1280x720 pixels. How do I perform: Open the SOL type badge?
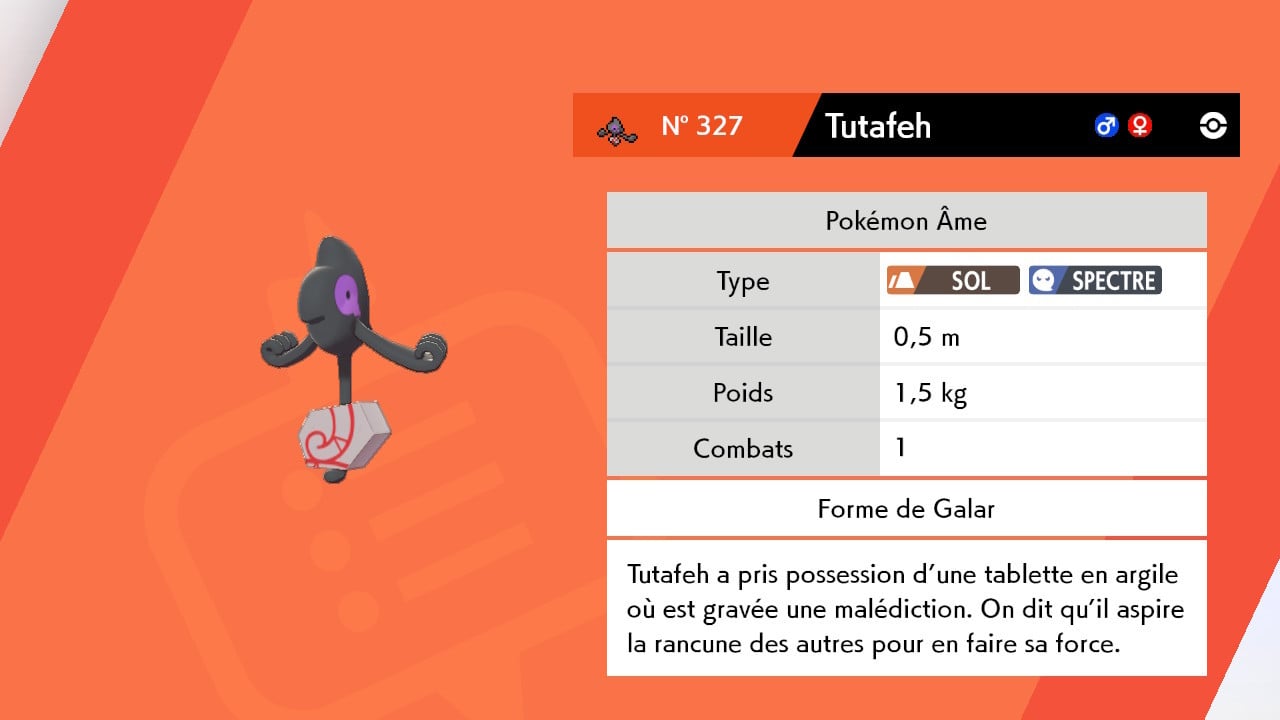pos(952,280)
